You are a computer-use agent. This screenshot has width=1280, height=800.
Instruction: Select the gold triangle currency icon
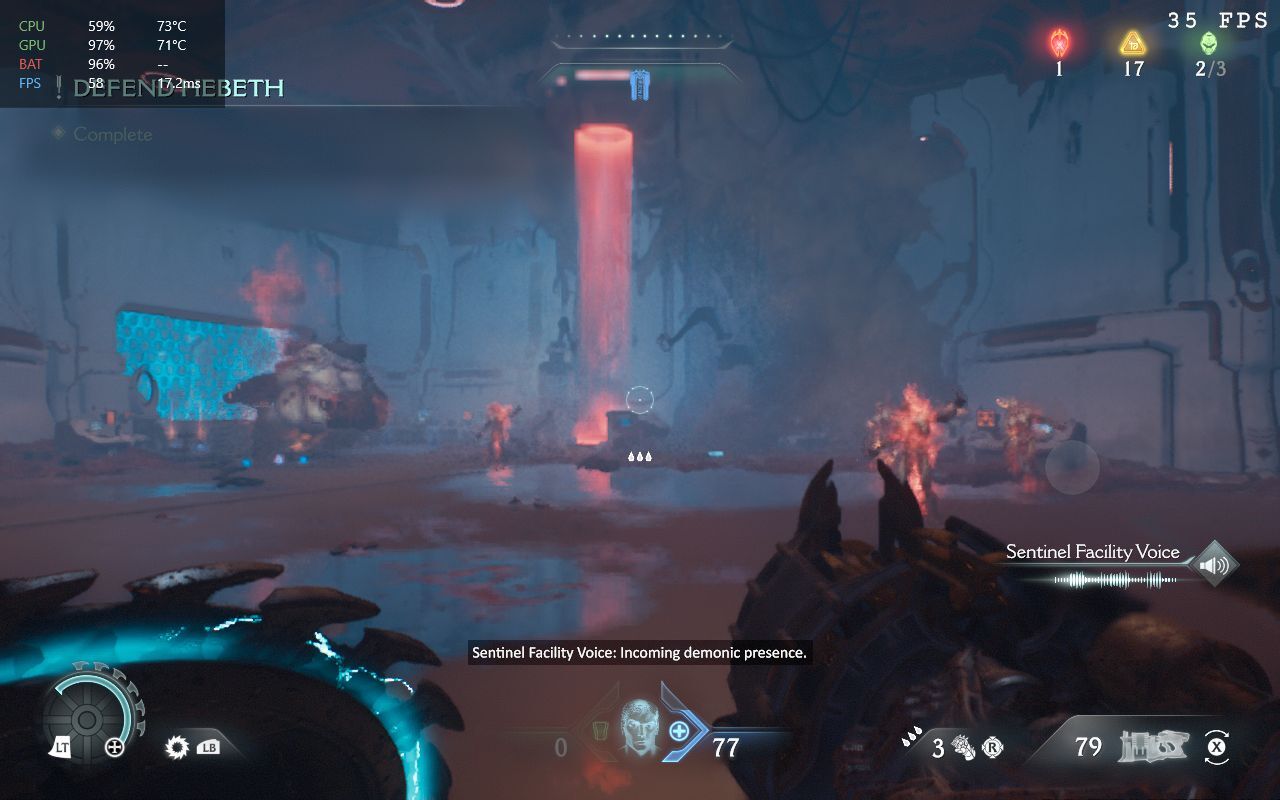coord(1132,44)
